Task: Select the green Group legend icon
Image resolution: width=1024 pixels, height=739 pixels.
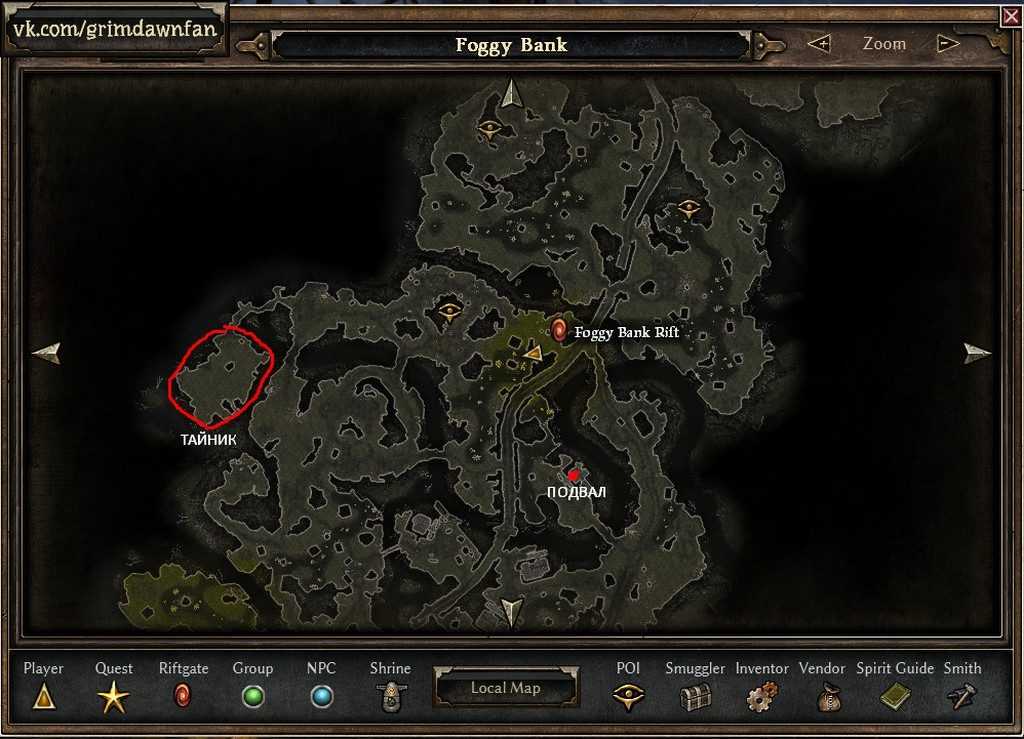Action: 253,696
